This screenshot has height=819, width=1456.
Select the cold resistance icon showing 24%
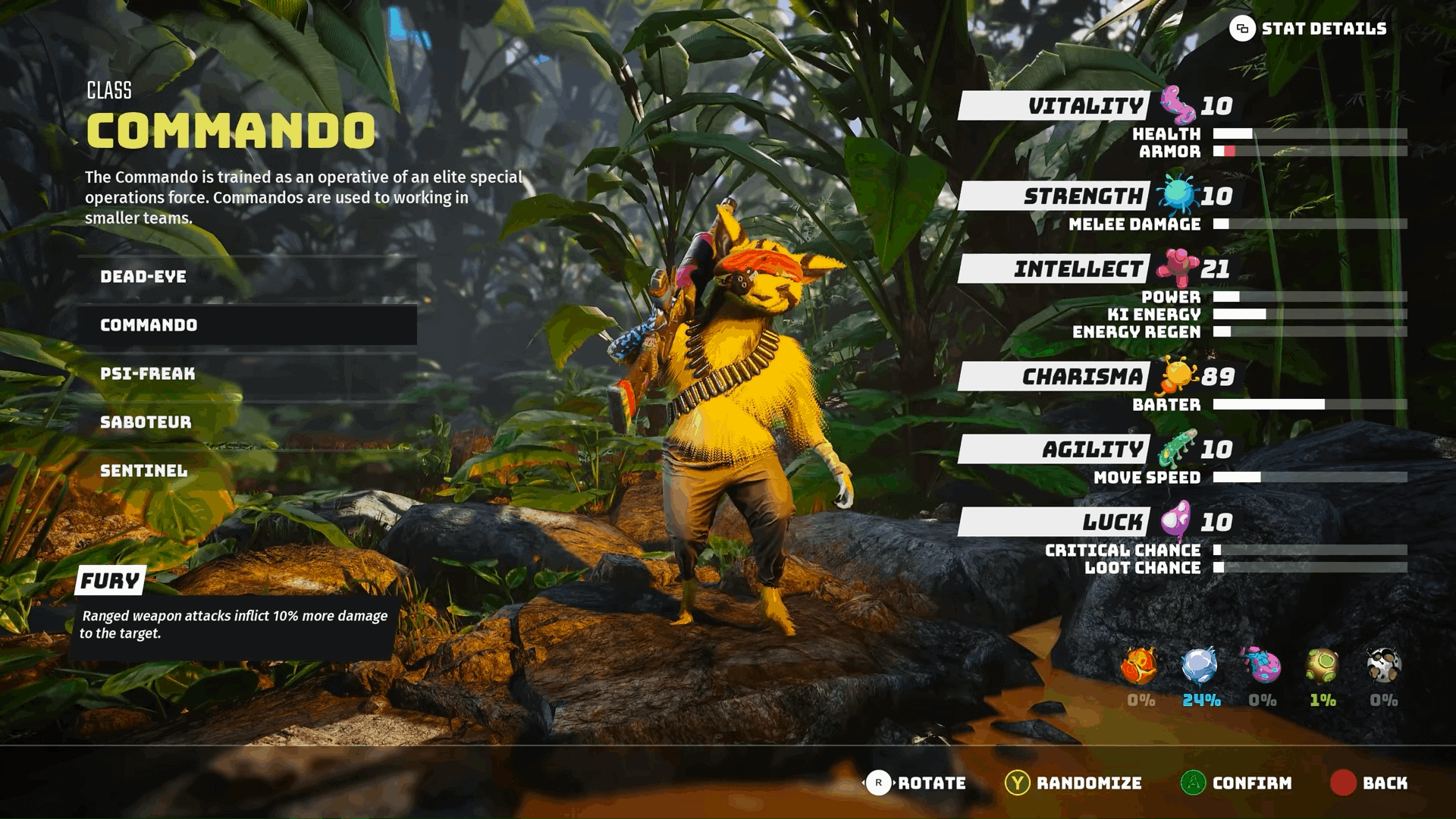[x=1200, y=666]
